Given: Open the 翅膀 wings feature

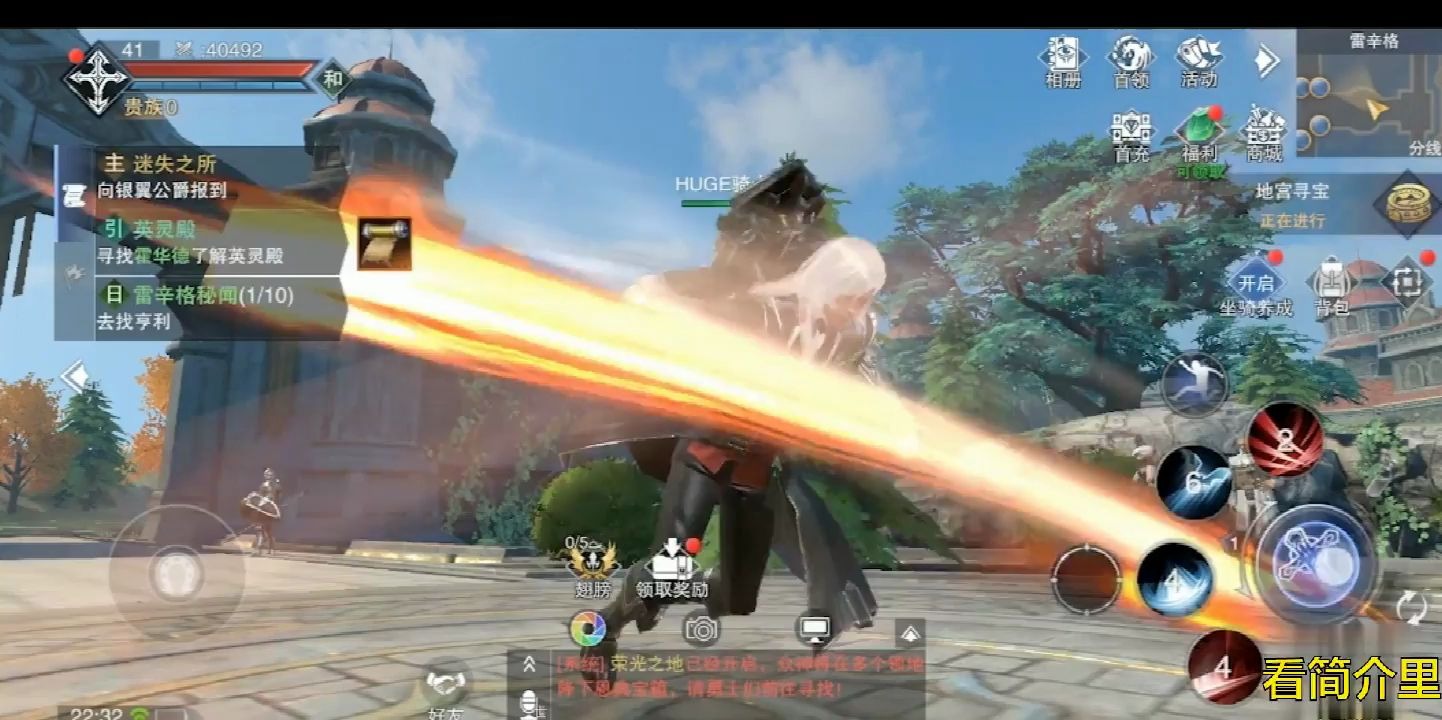Looking at the screenshot, I should click(x=592, y=570).
